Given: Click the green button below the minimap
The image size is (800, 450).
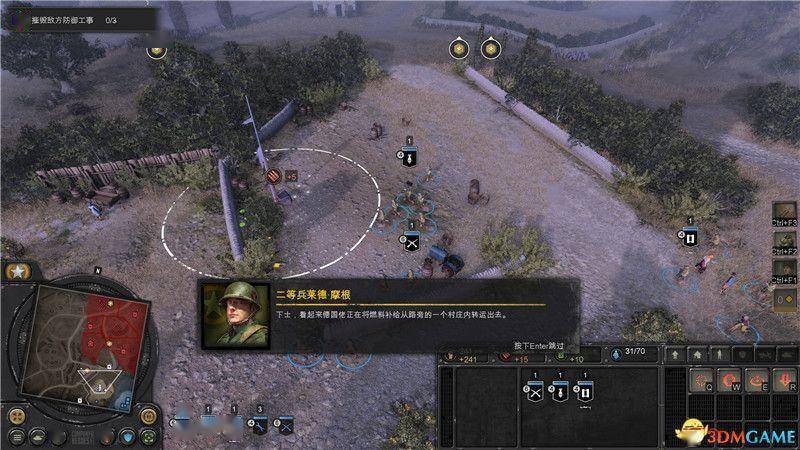Looking at the screenshot, I should click(x=150, y=436).
